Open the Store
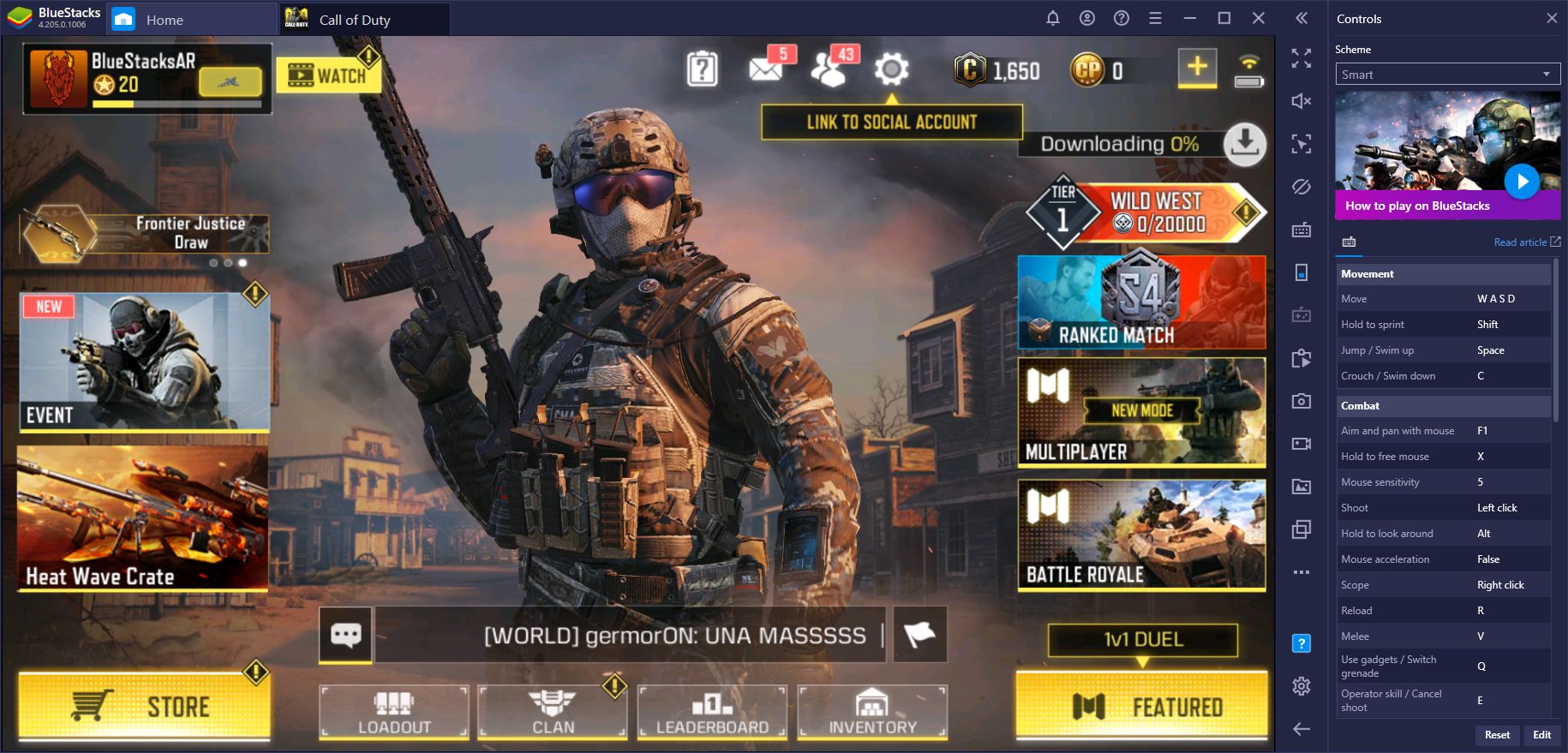 click(x=144, y=705)
